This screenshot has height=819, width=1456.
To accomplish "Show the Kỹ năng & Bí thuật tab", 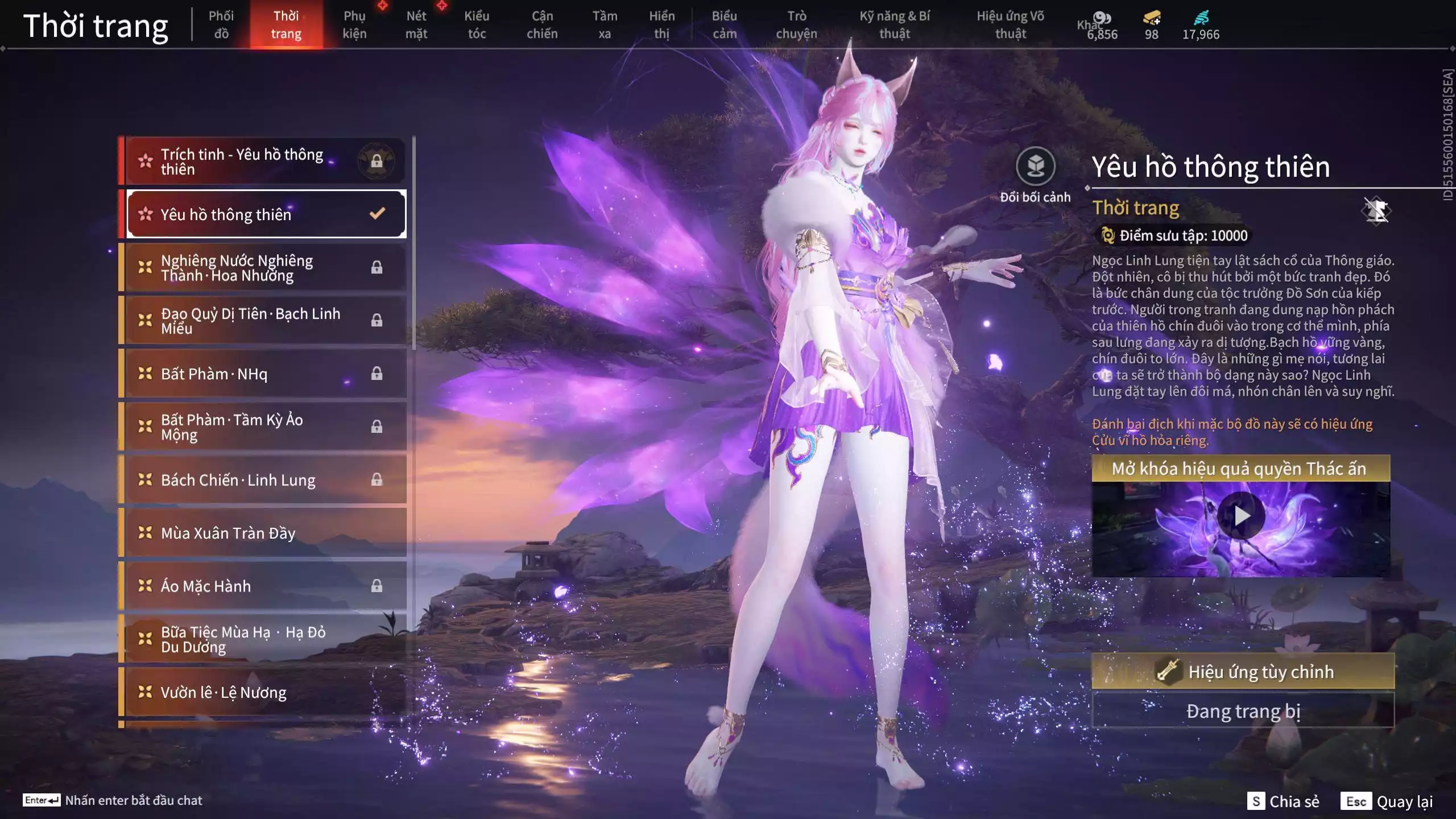I will pos(895,25).
